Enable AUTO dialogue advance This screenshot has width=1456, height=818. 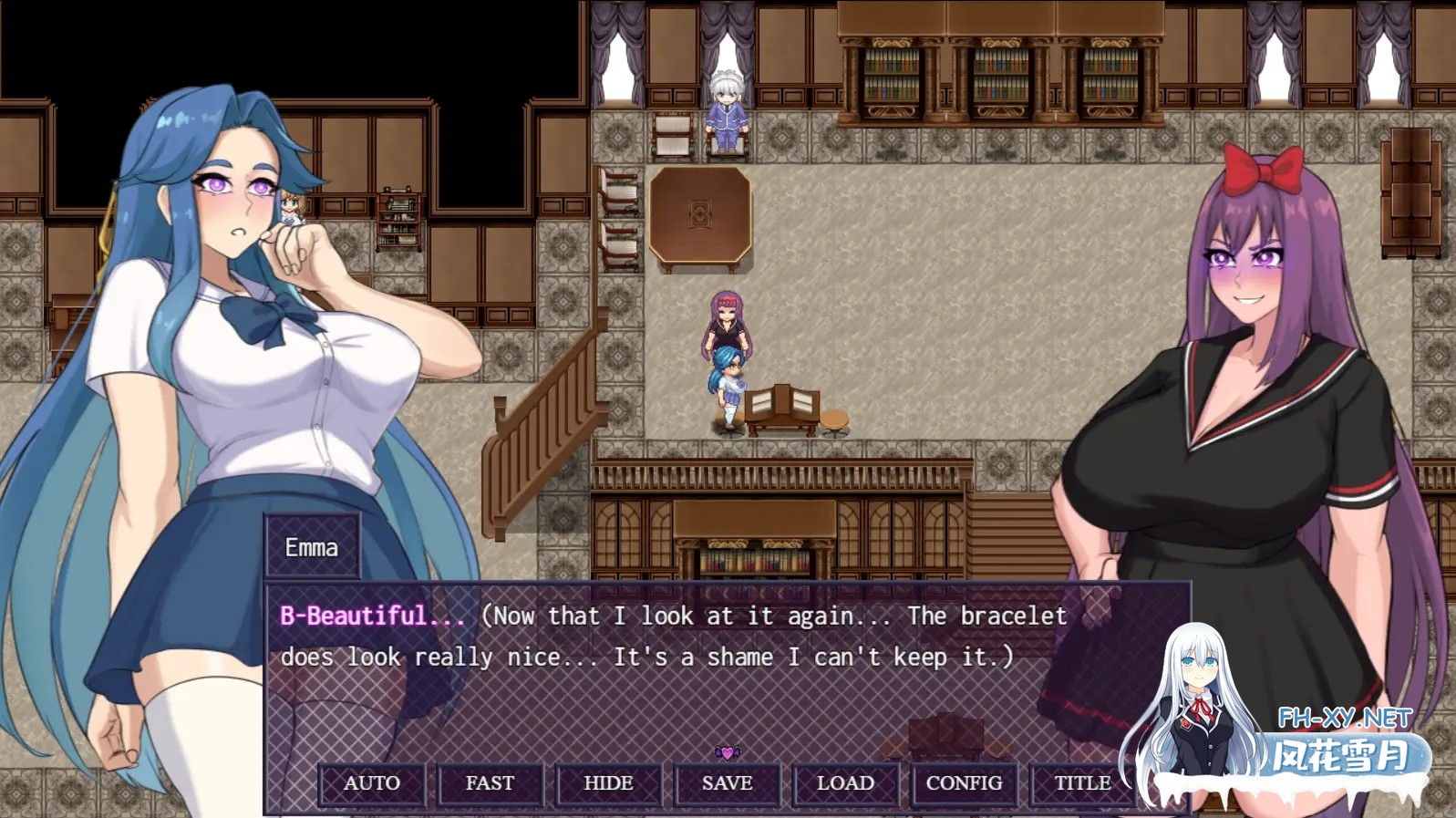pos(372,783)
